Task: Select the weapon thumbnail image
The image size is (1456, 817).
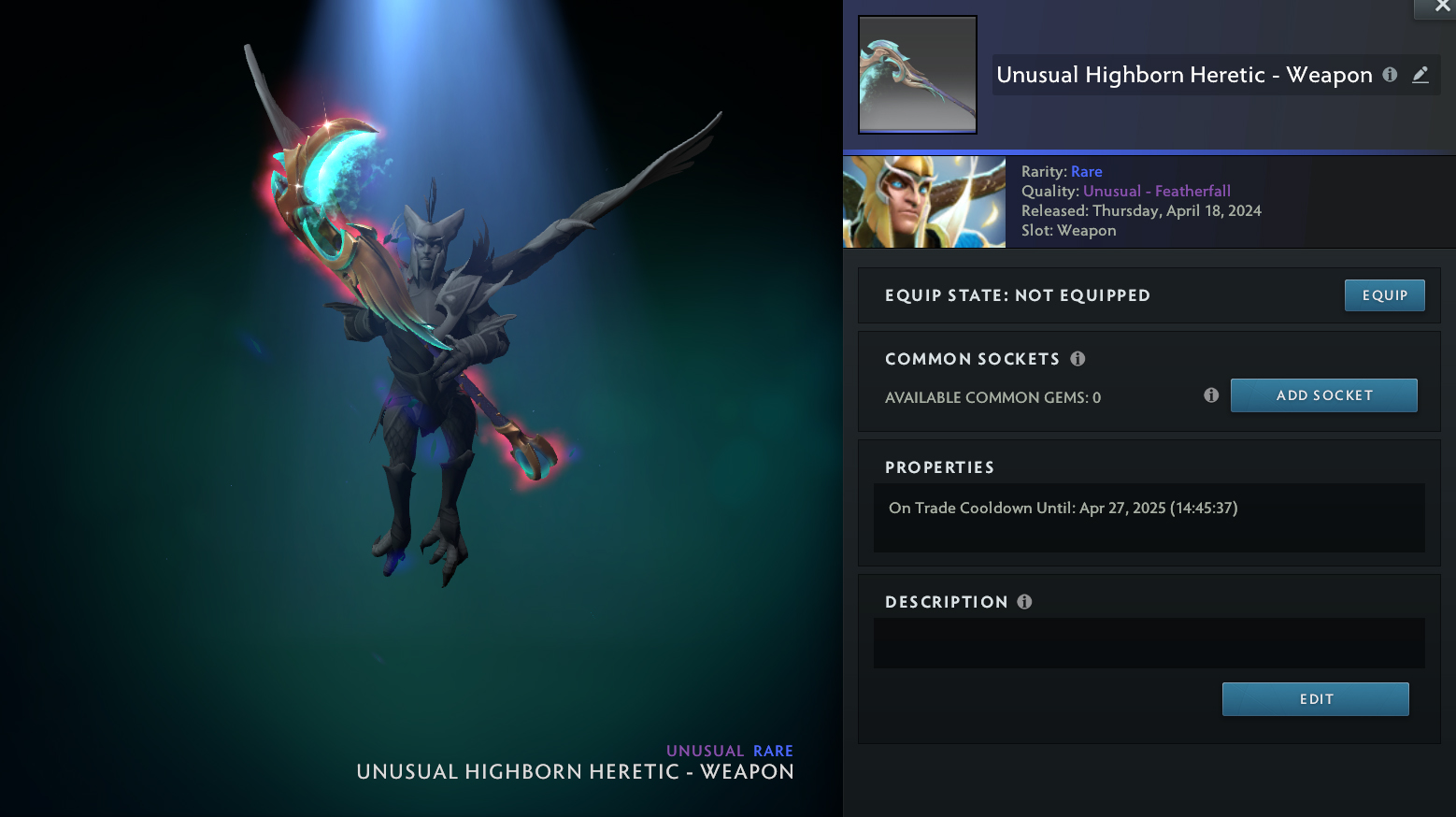Action: (x=918, y=75)
